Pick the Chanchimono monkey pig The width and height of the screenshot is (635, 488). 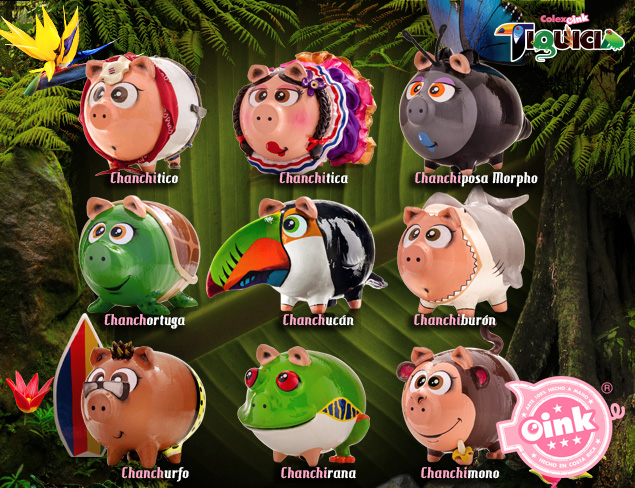click(455, 402)
